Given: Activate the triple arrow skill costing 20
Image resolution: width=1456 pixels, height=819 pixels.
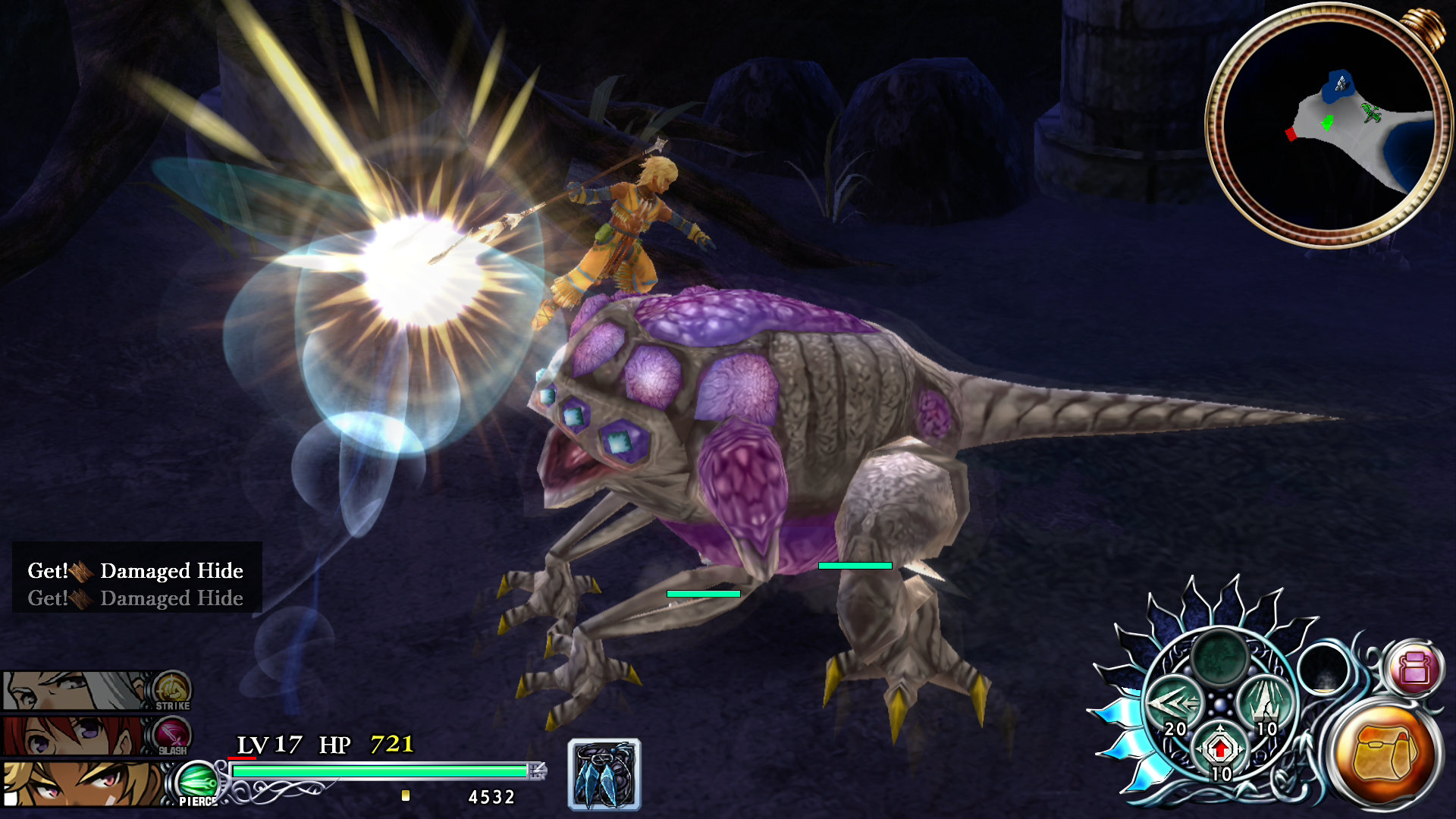Looking at the screenshot, I should pos(1175,705).
